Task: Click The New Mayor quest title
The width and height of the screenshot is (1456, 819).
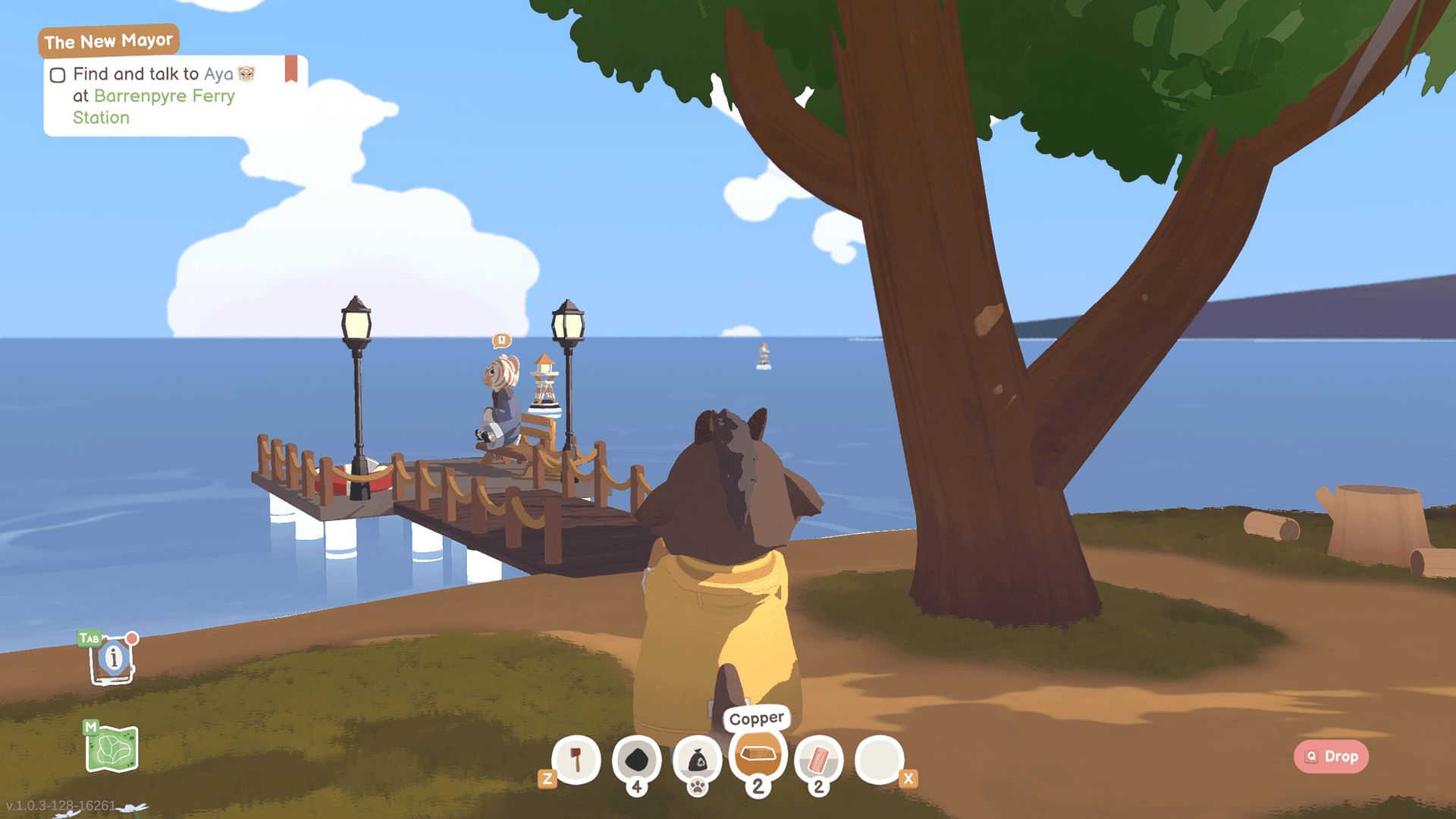Action: click(x=108, y=41)
